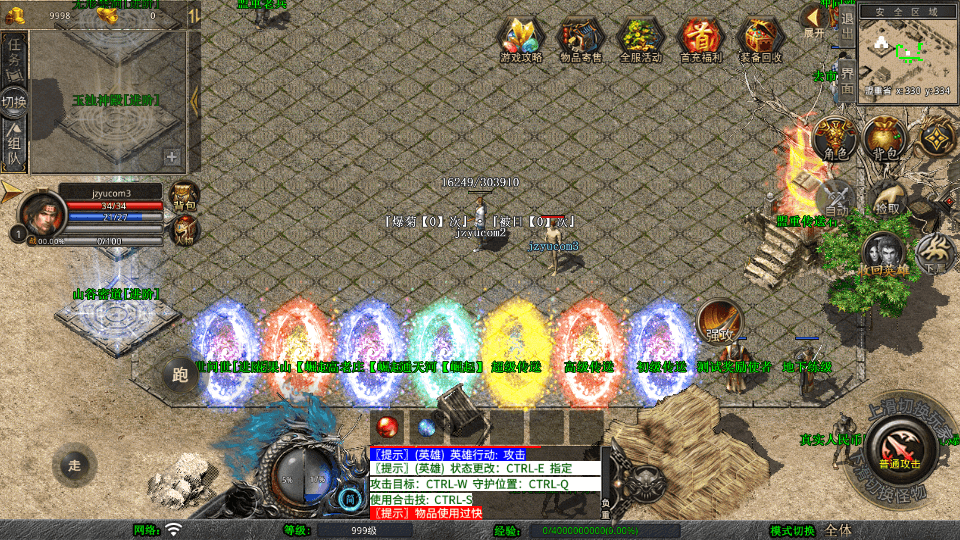The image size is (960, 540).
Task: Open the 角色 character panel
Action: (x=836, y=139)
